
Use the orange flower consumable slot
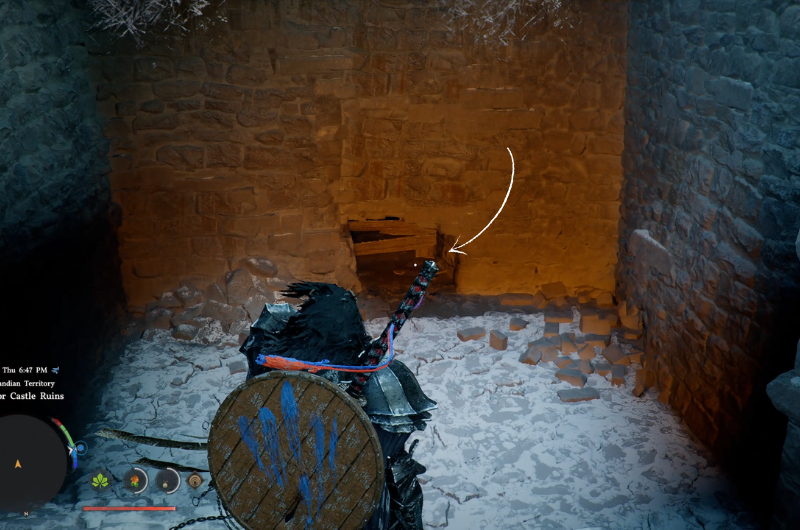tap(133, 481)
